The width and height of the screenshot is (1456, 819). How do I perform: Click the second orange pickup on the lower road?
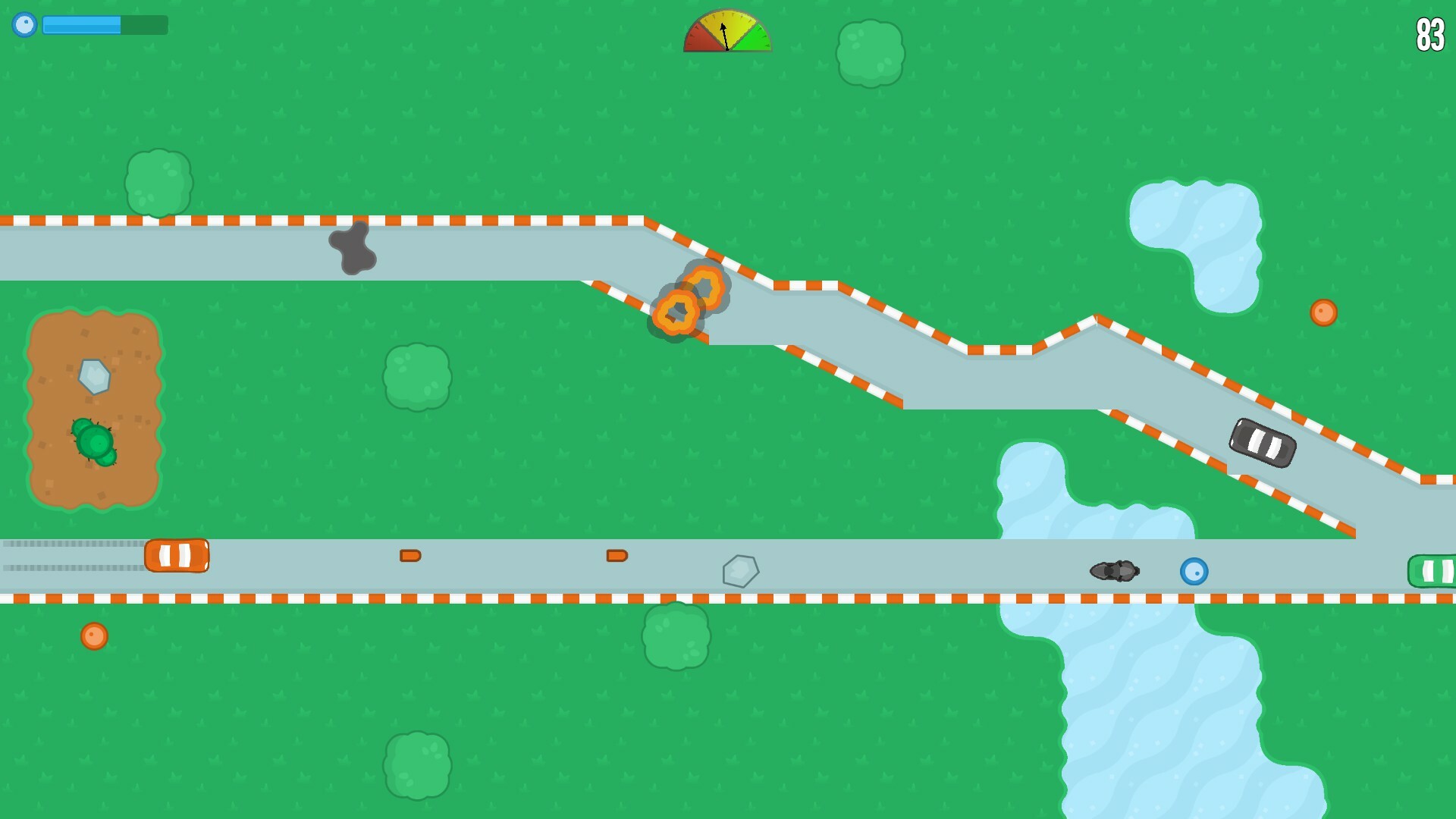615,556
